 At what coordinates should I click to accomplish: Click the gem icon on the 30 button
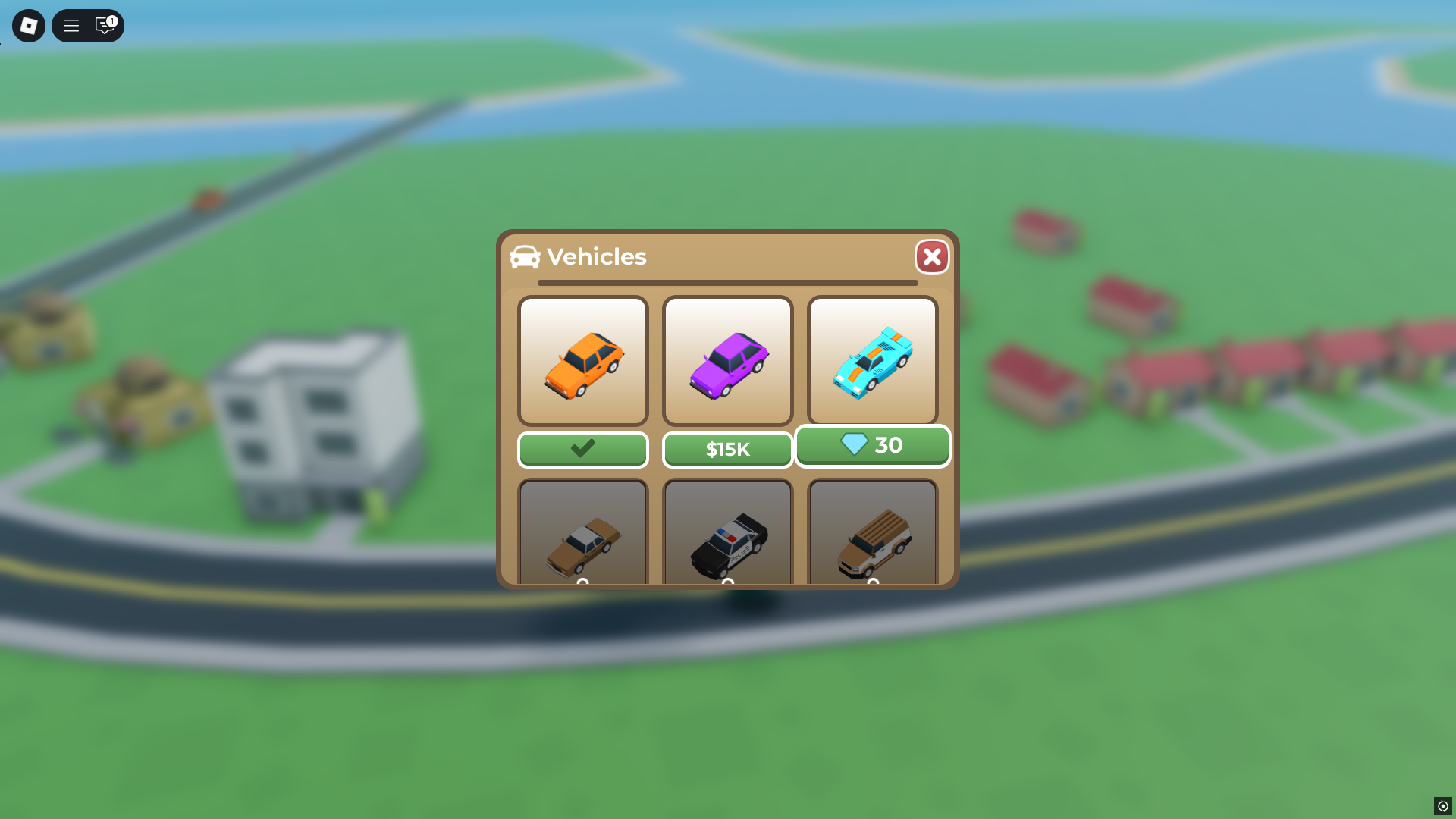(x=854, y=444)
